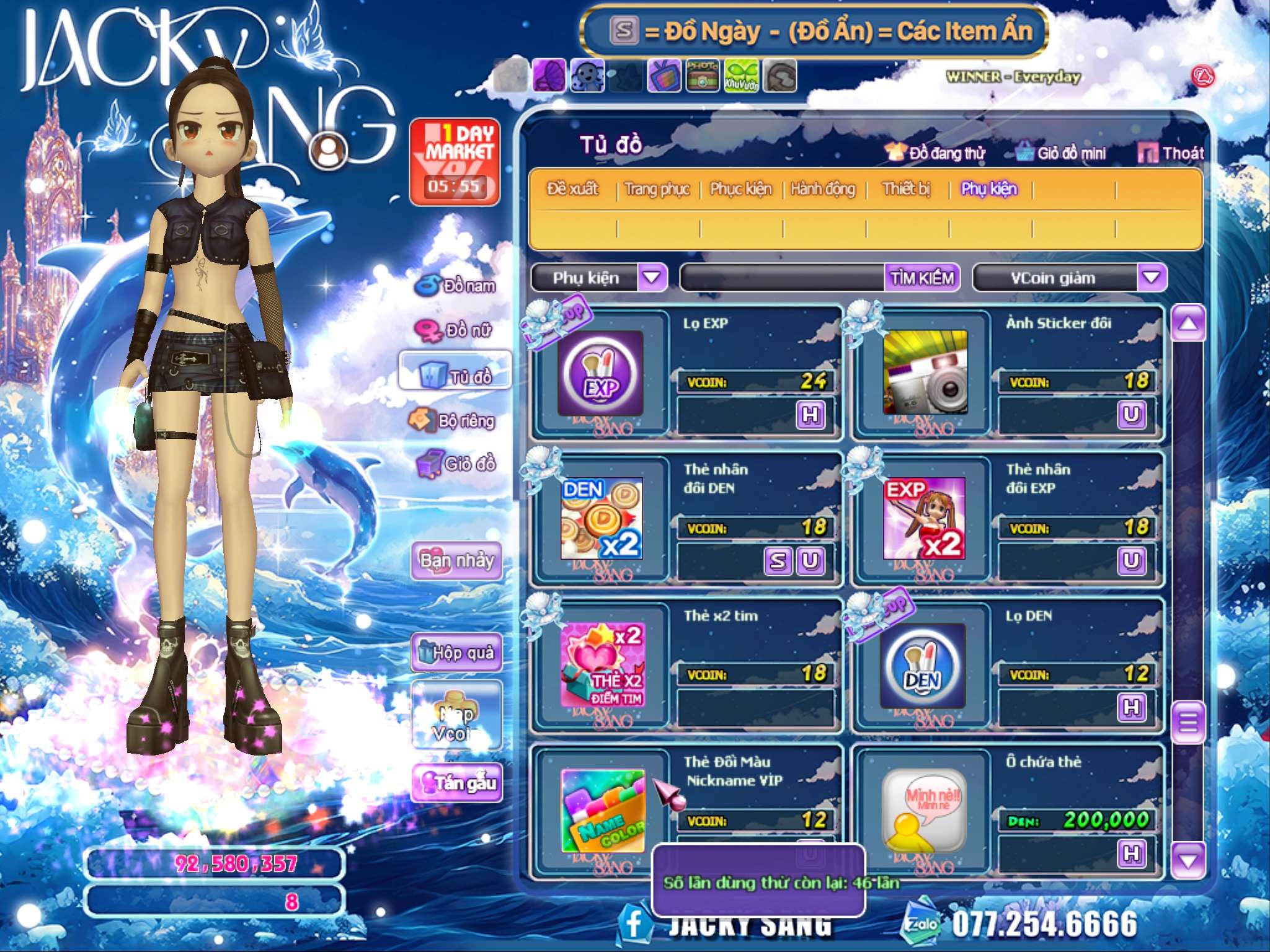Open Bộ riêng from the side menu

coord(452,421)
